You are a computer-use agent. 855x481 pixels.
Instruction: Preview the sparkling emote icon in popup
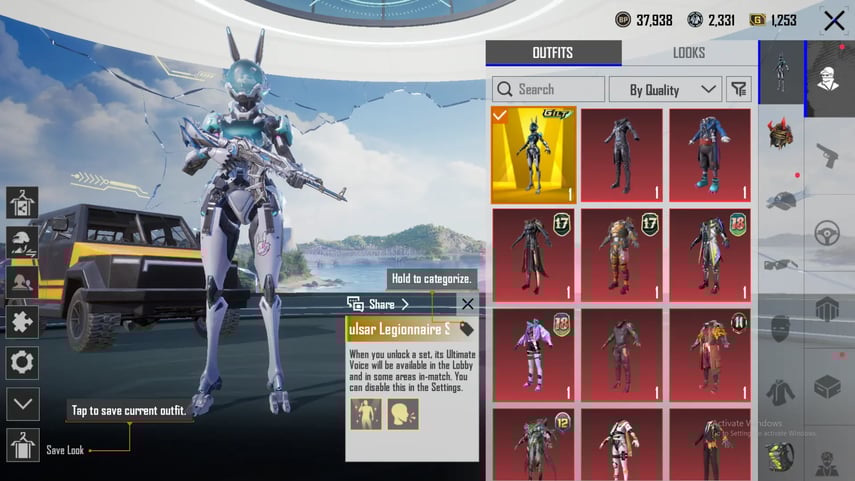point(366,413)
